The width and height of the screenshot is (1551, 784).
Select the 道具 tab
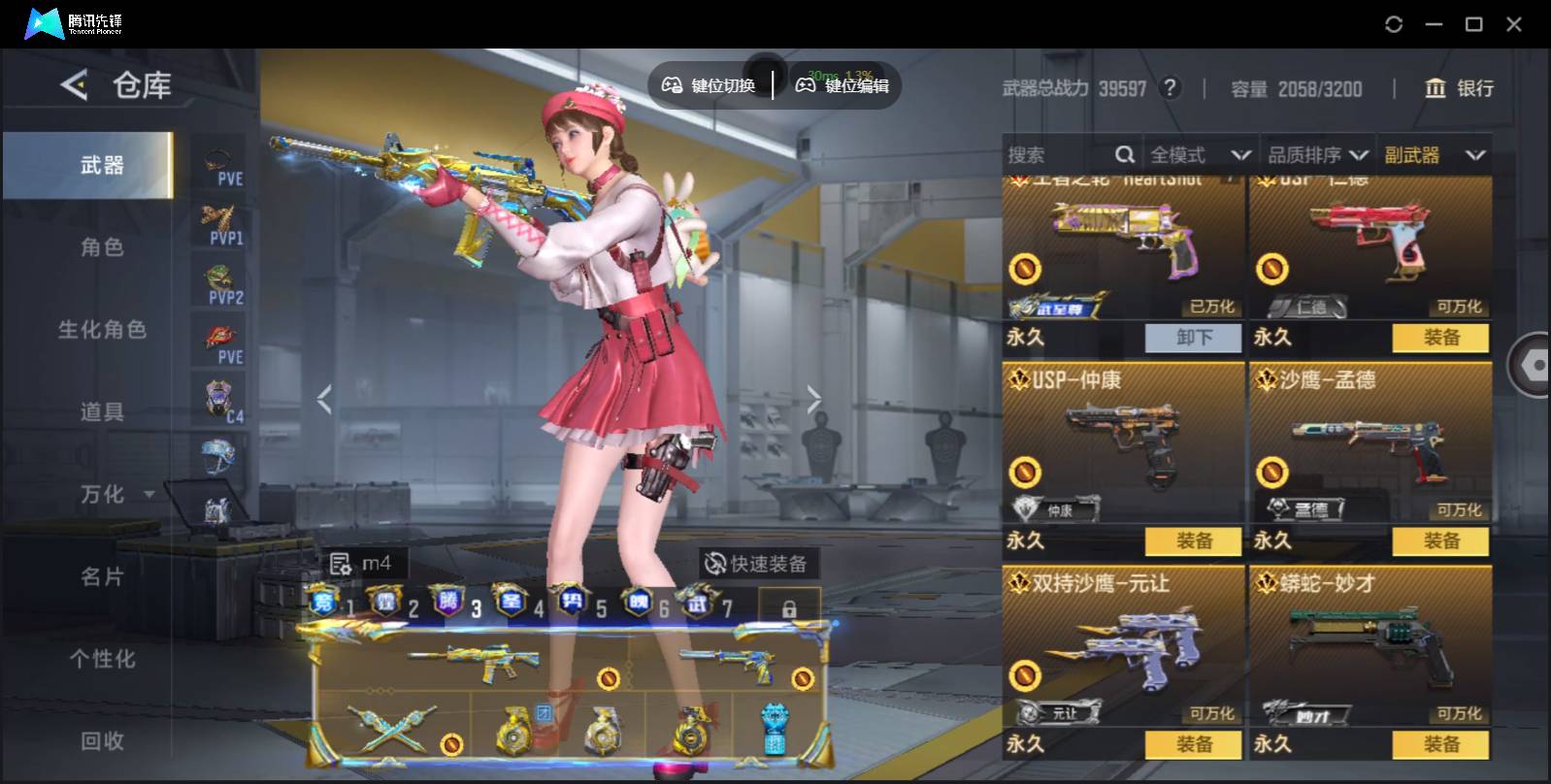click(x=102, y=412)
